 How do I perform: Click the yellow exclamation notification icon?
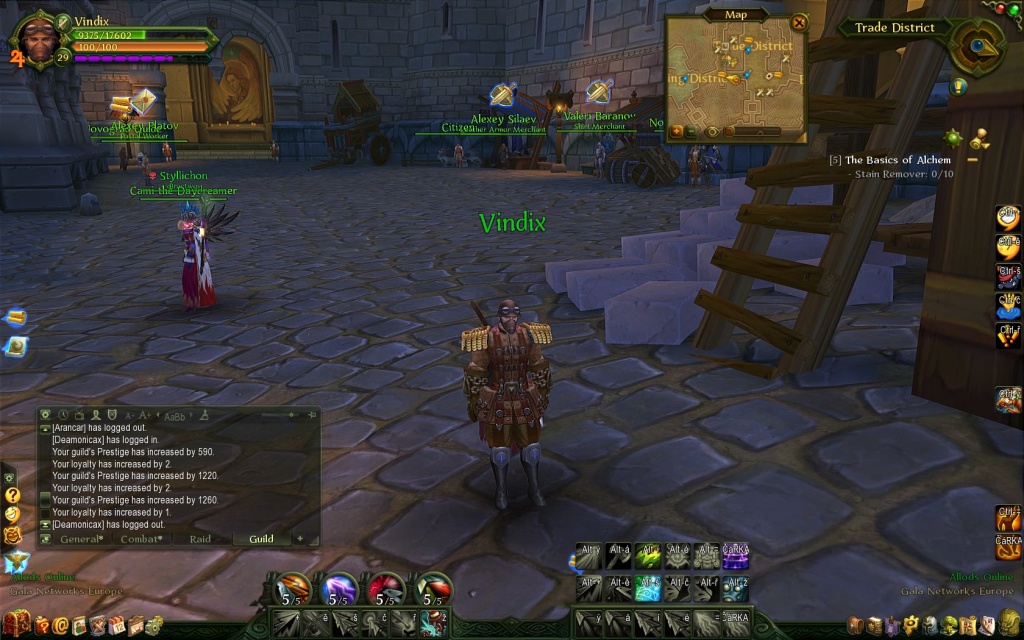tap(959, 87)
